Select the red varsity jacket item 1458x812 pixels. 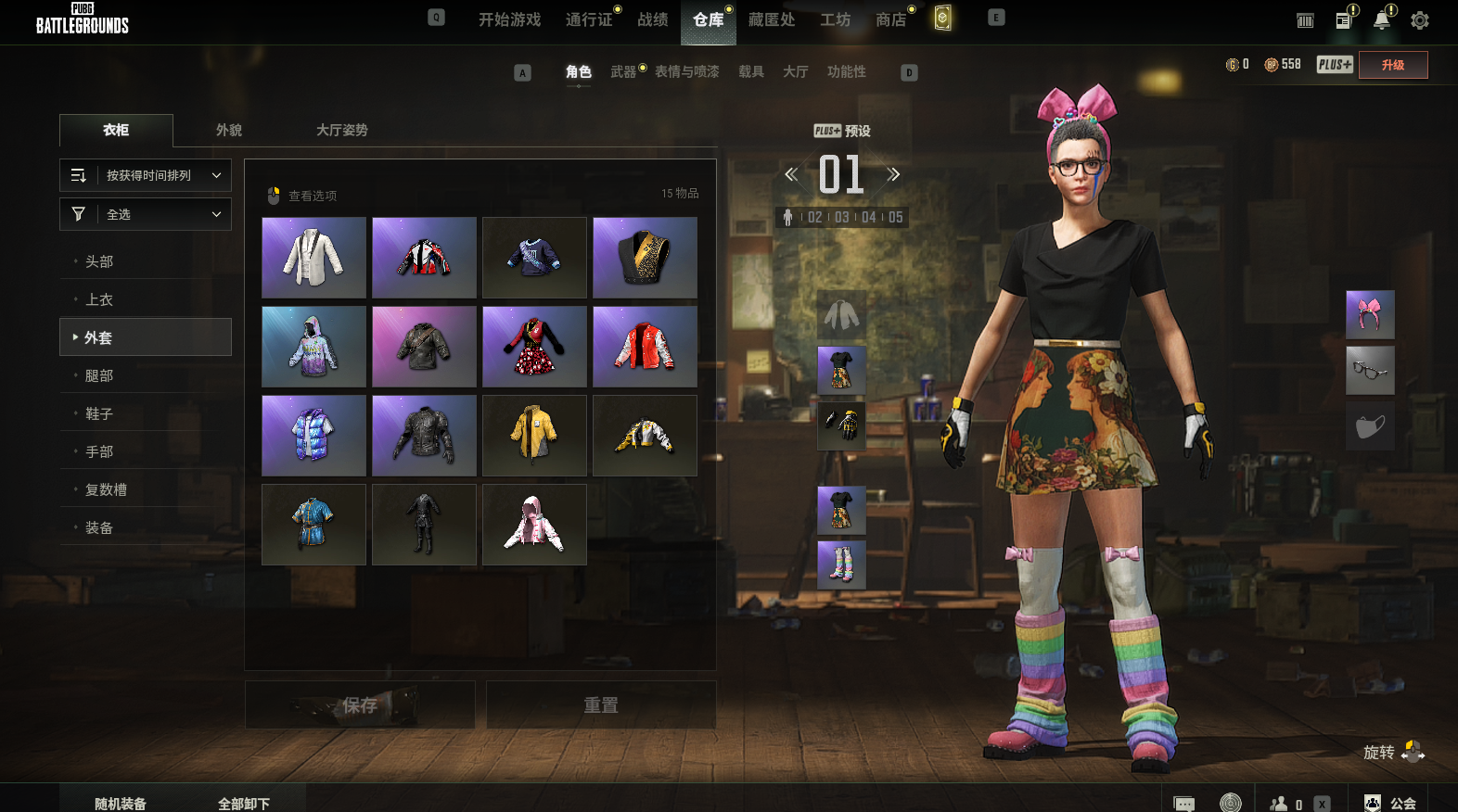[645, 347]
